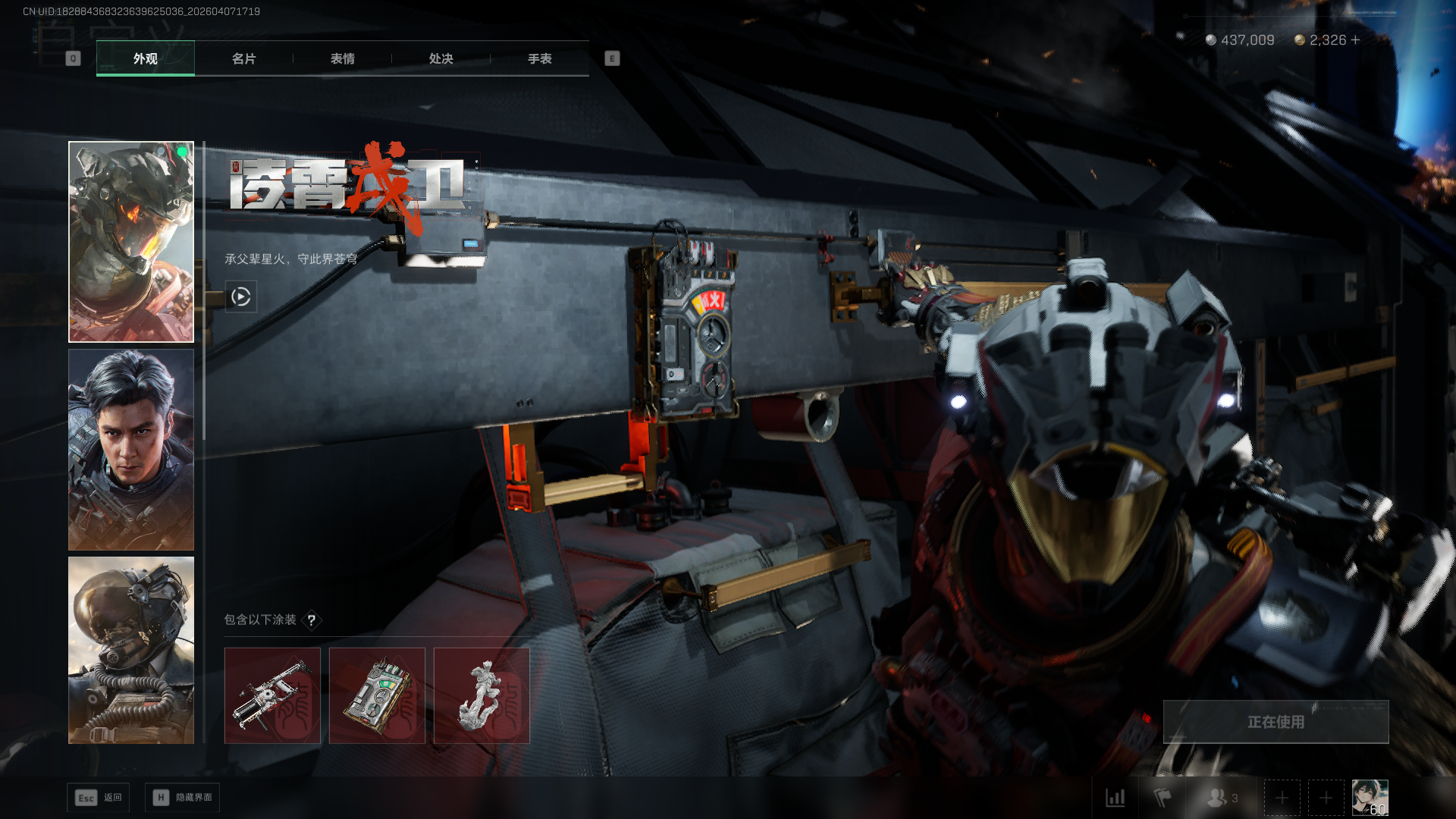Play the skin preview video
Screen dimensions: 1456x819
241,297
